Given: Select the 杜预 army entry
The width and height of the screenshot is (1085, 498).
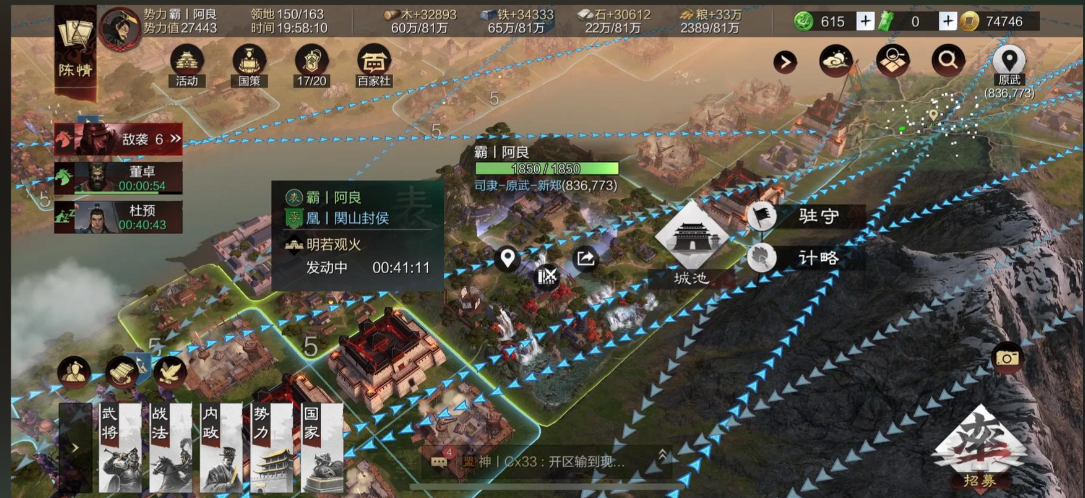Looking at the screenshot, I should [x=119, y=217].
